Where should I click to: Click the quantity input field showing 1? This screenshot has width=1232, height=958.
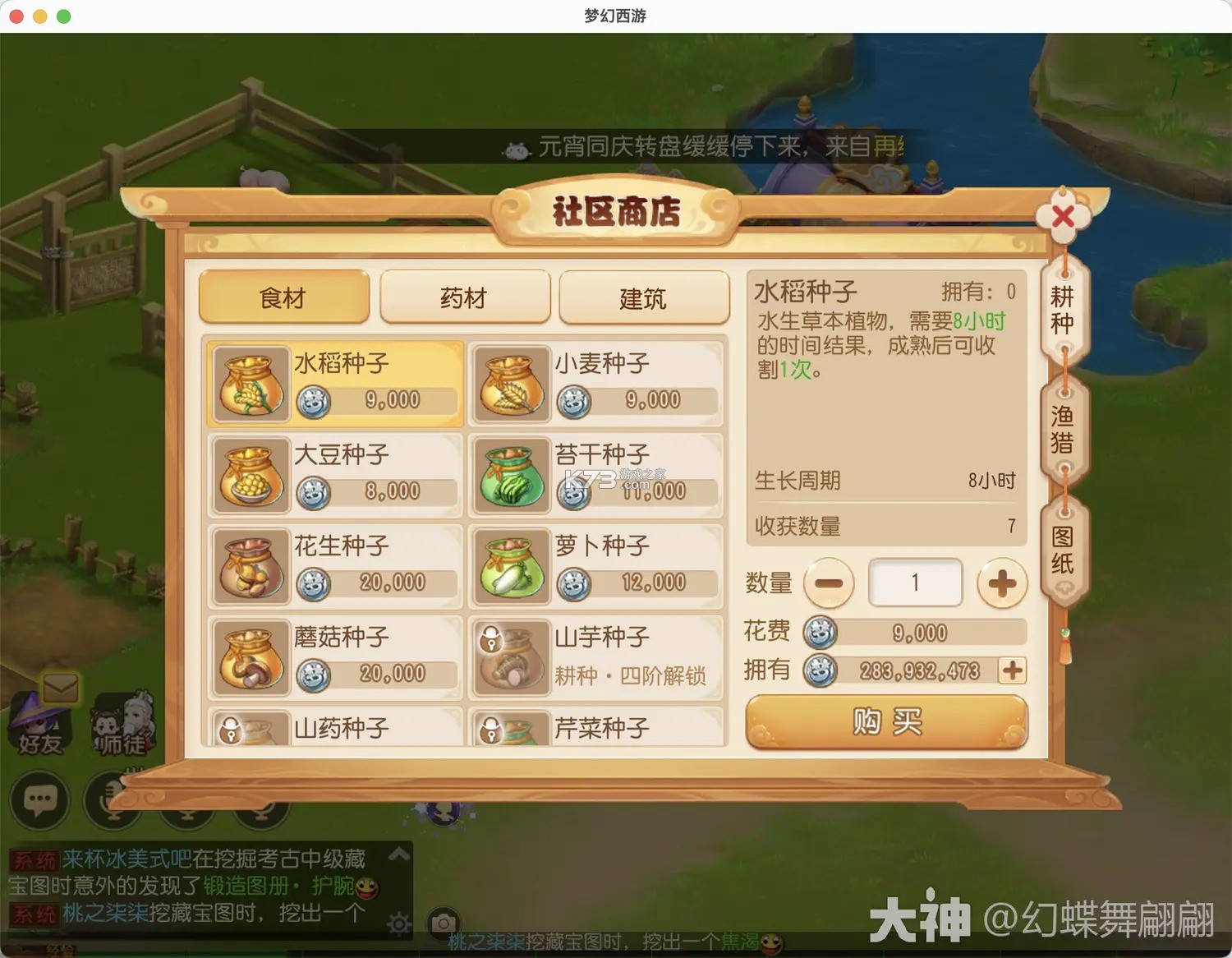915,582
